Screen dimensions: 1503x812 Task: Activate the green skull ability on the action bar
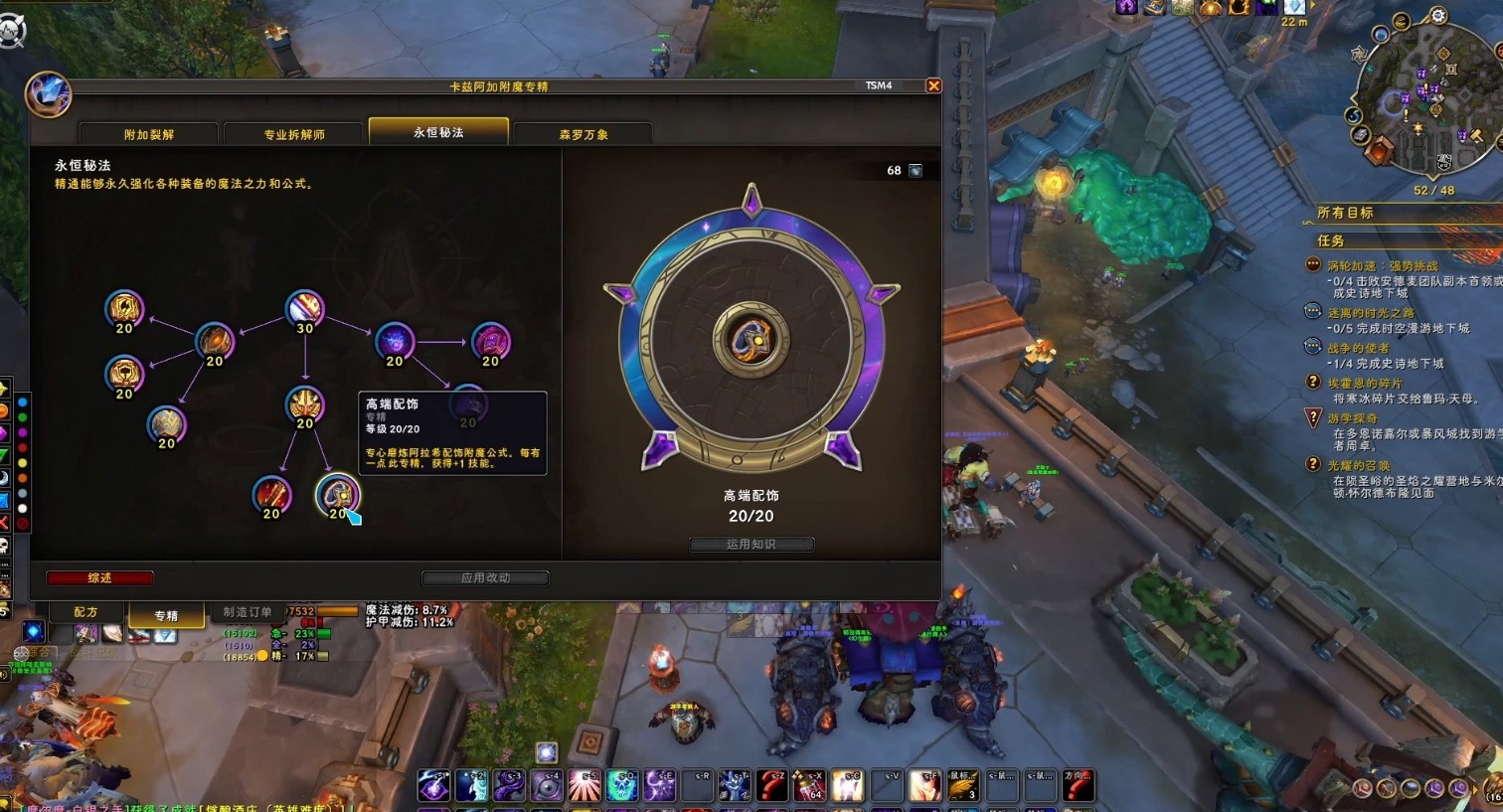pyautogui.click(x=622, y=785)
